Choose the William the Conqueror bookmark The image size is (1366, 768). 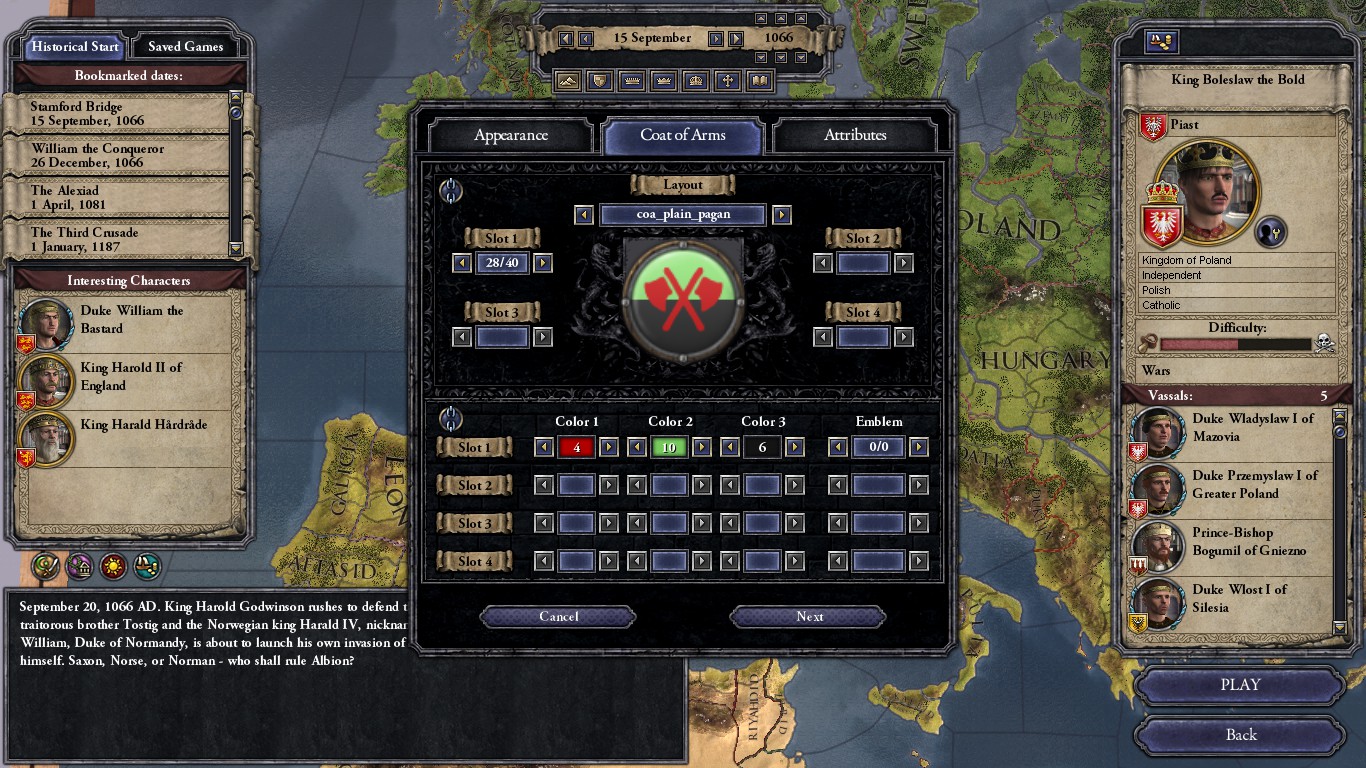point(115,155)
